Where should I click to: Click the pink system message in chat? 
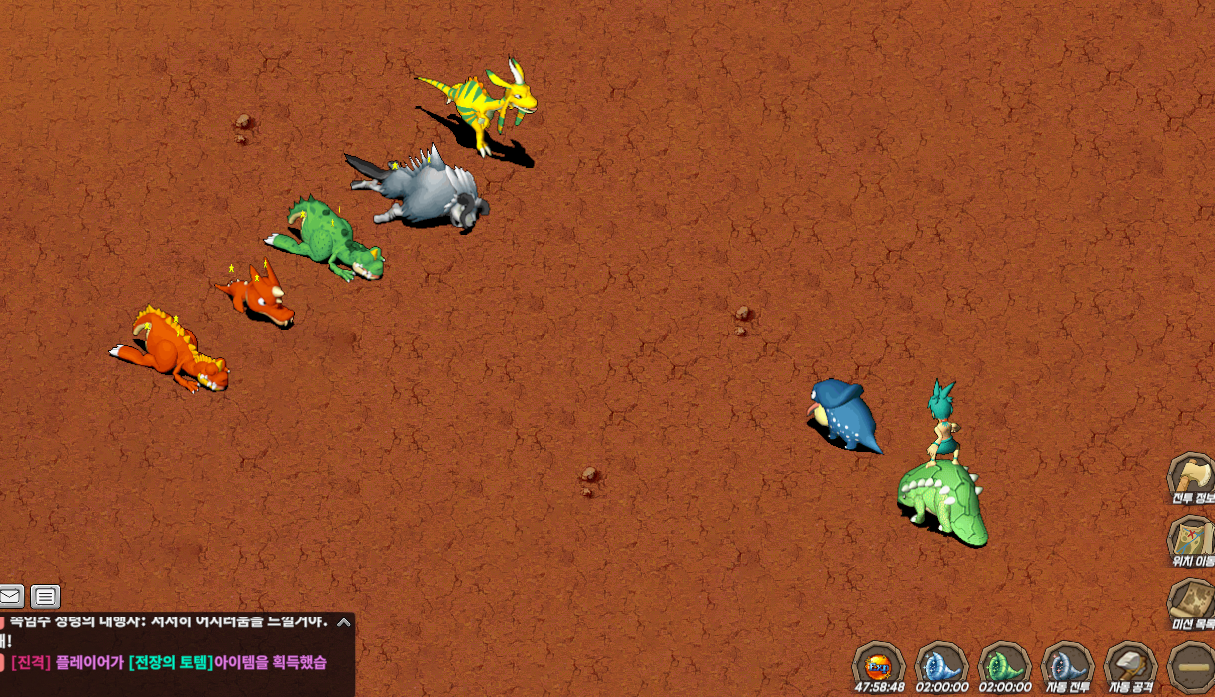(x=168, y=662)
